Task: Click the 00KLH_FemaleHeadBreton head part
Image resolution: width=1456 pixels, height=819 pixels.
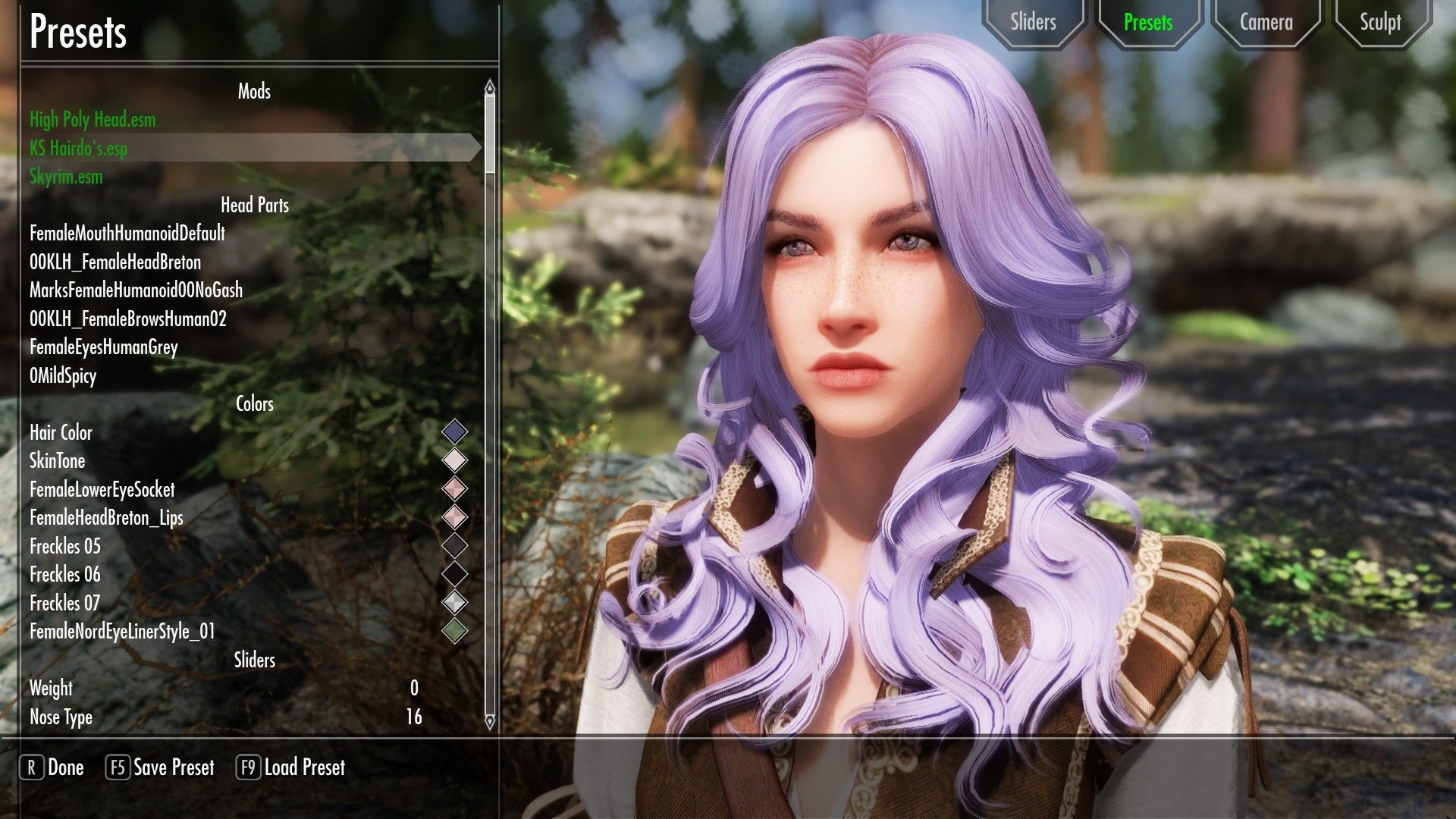Action: [x=115, y=262]
